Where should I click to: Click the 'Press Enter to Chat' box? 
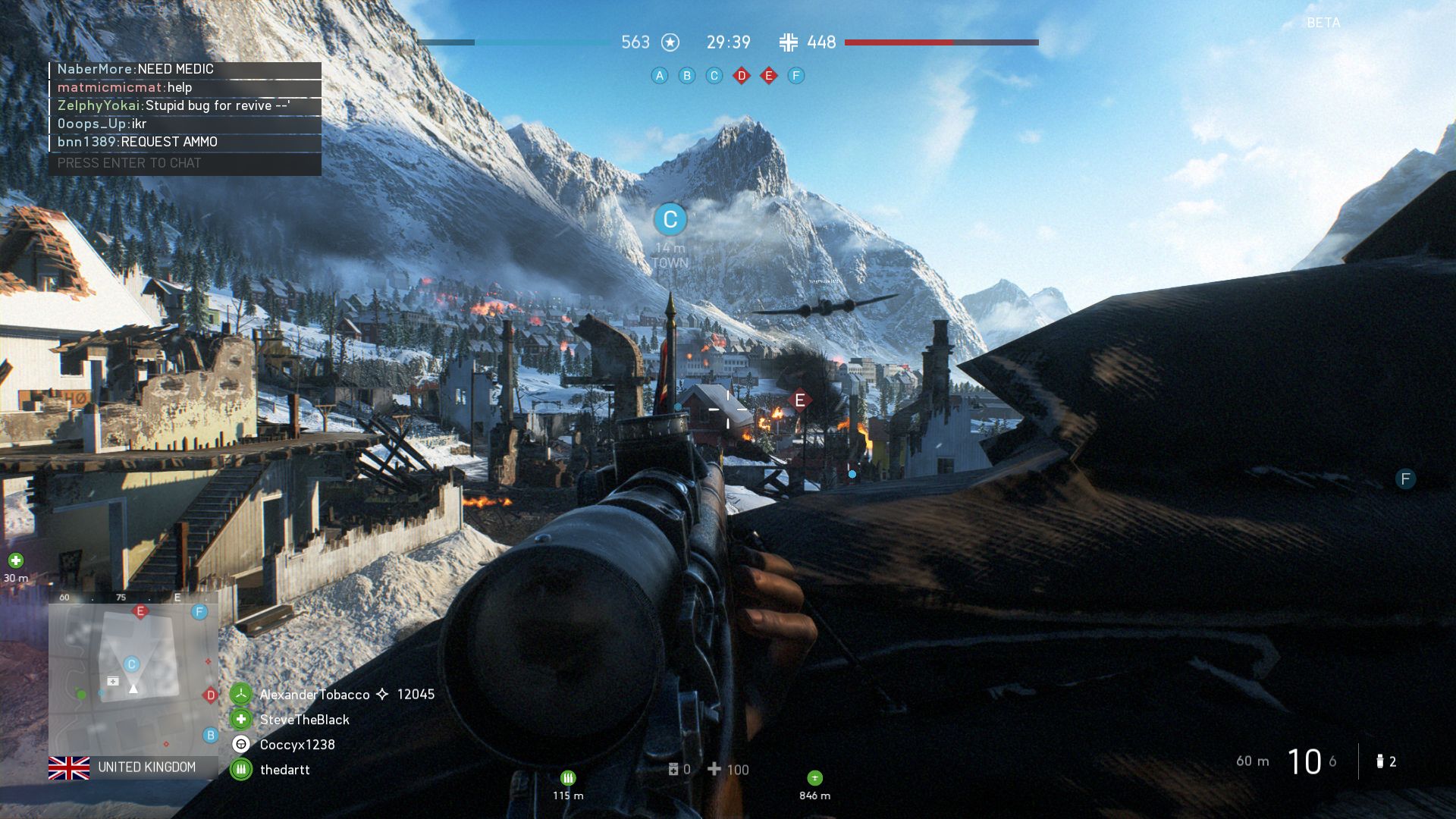tap(185, 163)
